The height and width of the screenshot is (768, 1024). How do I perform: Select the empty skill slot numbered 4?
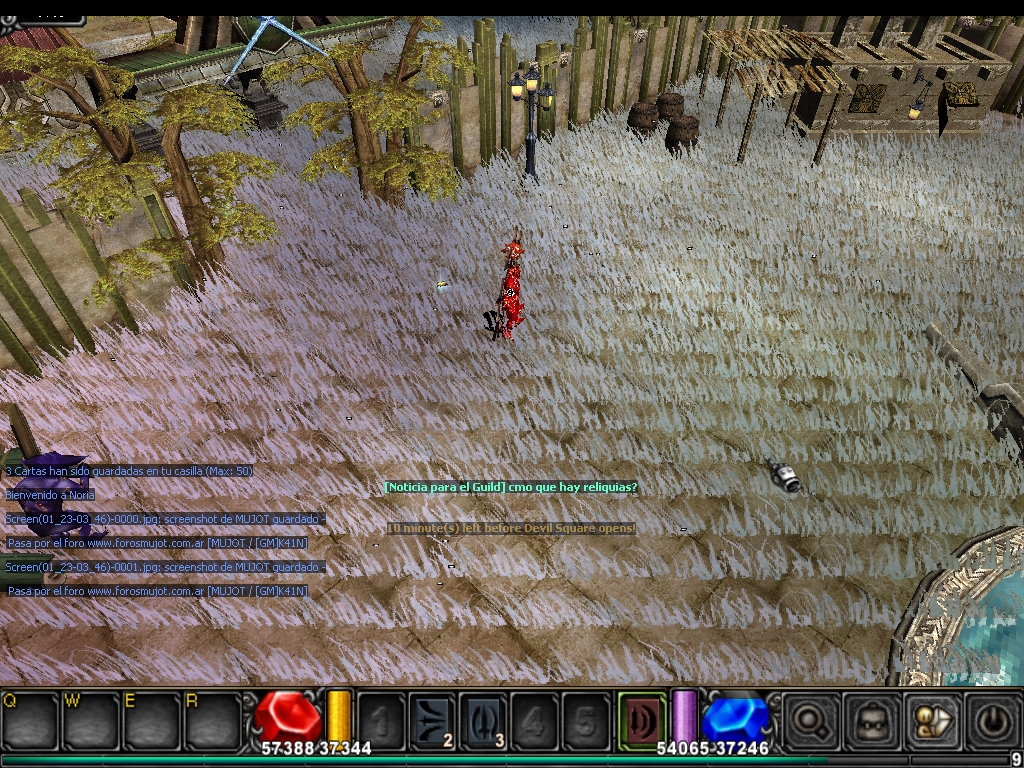(535, 720)
